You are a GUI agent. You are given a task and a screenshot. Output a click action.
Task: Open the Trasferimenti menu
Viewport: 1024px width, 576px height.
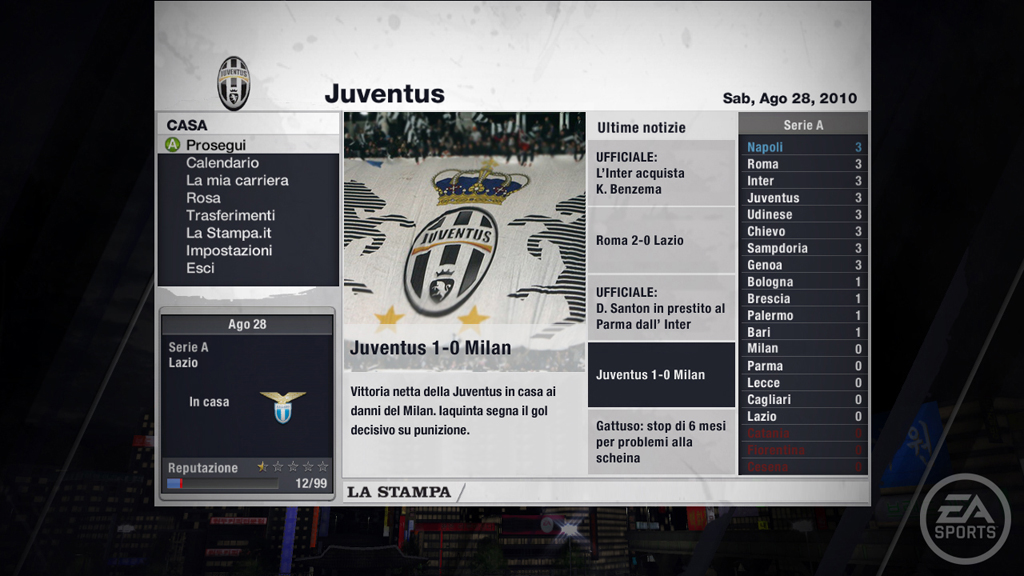pyautogui.click(x=230, y=215)
